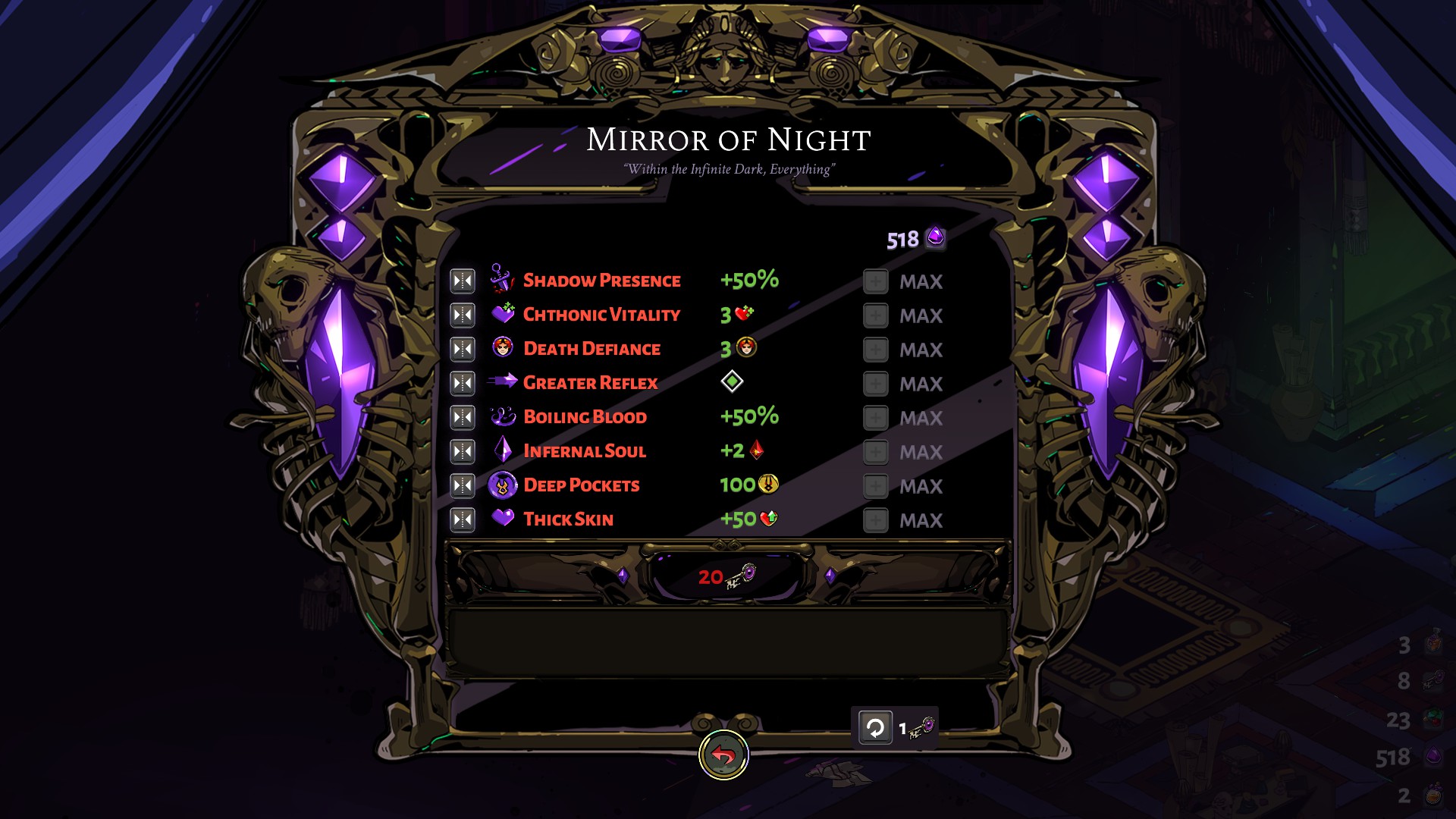Image resolution: width=1456 pixels, height=819 pixels.
Task: Pick the Greater Reflex talent
Action: 590,383
